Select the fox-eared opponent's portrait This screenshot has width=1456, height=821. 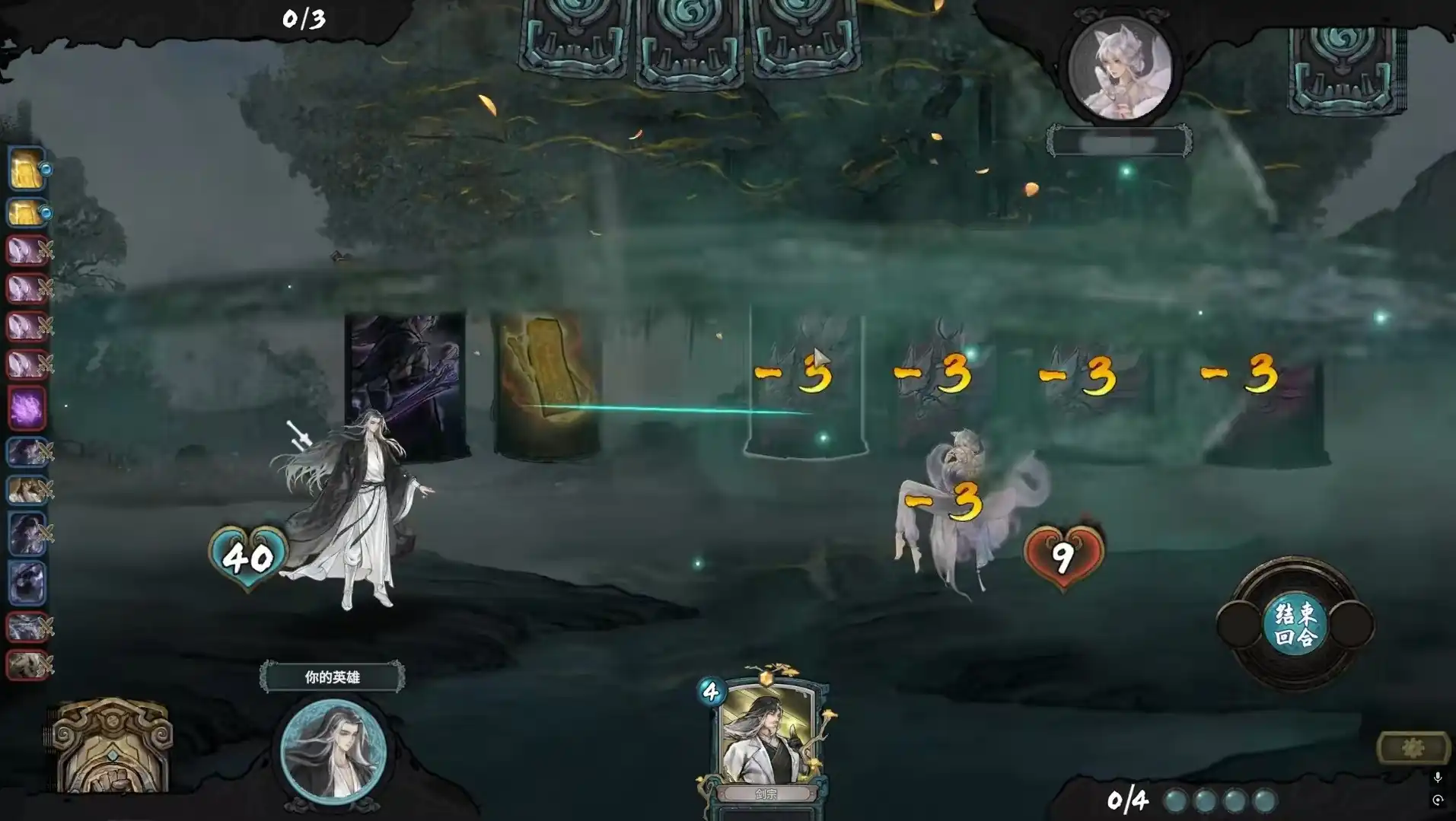pos(1119,68)
